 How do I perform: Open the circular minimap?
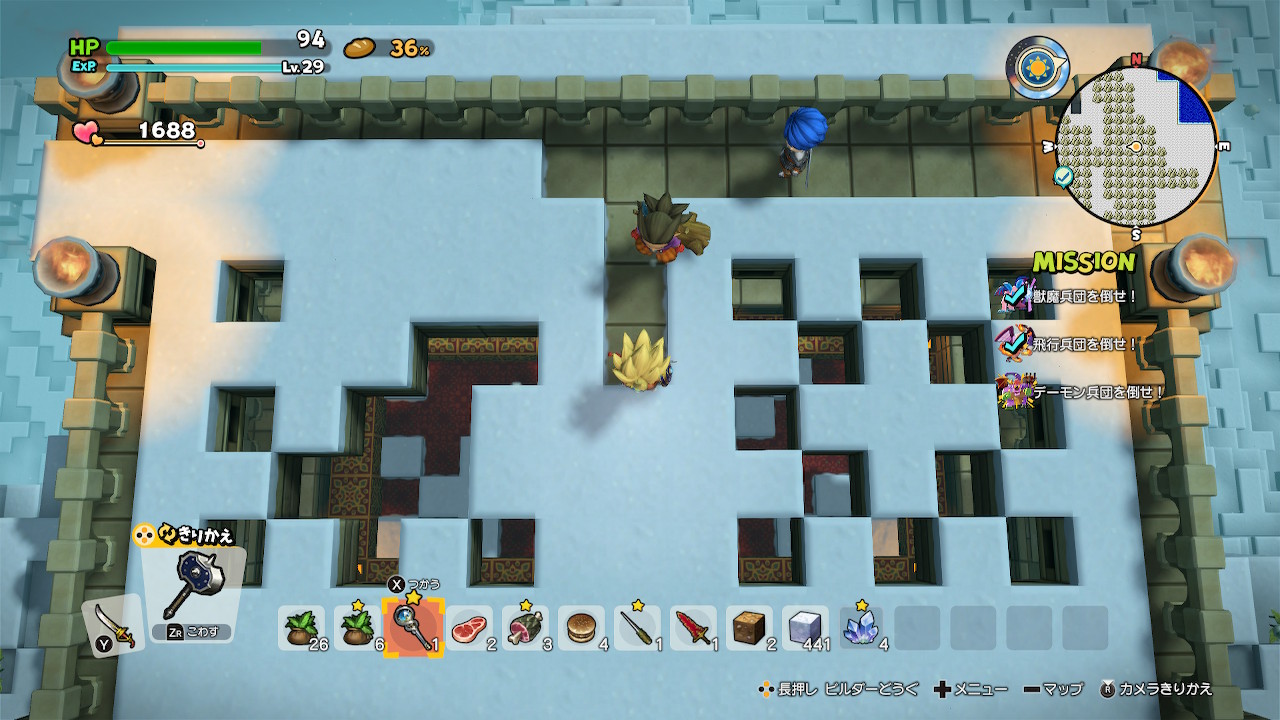(1136, 147)
